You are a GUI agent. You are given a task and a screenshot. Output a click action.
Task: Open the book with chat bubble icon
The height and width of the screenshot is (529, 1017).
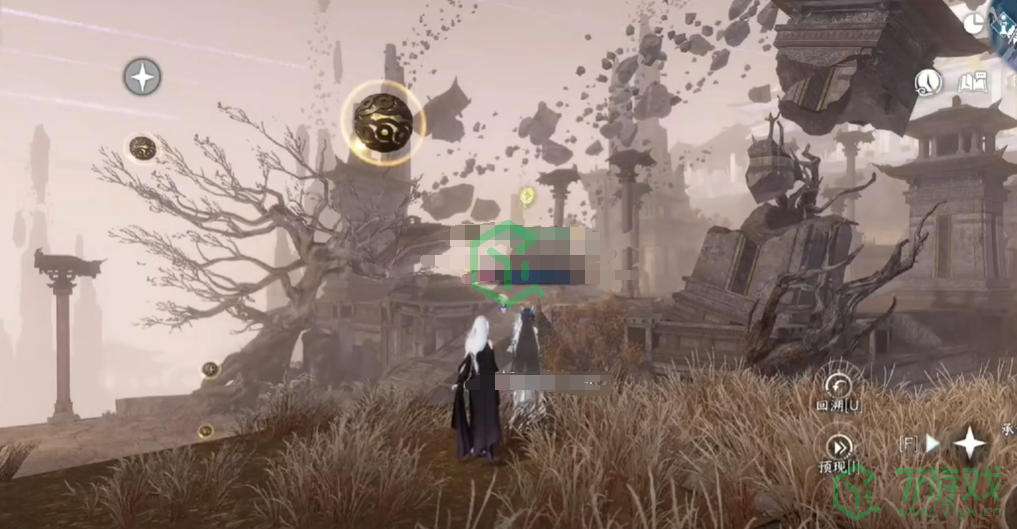tap(972, 82)
